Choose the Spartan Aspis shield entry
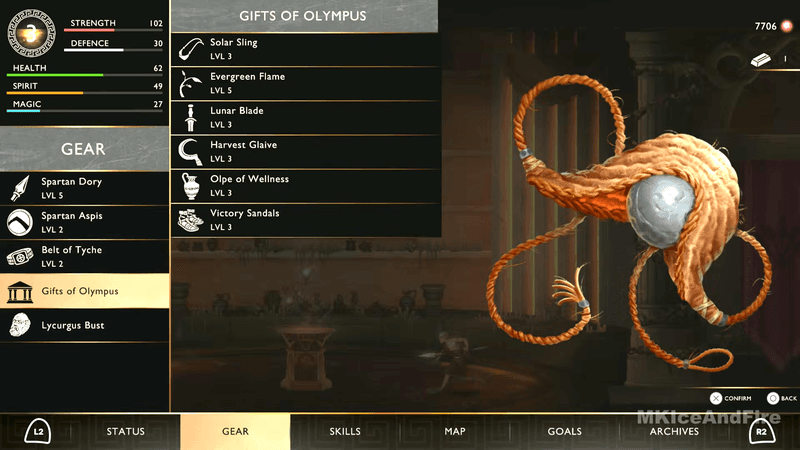Image resolution: width=800 pixels, height=450 pixels. tap(85, 222)
